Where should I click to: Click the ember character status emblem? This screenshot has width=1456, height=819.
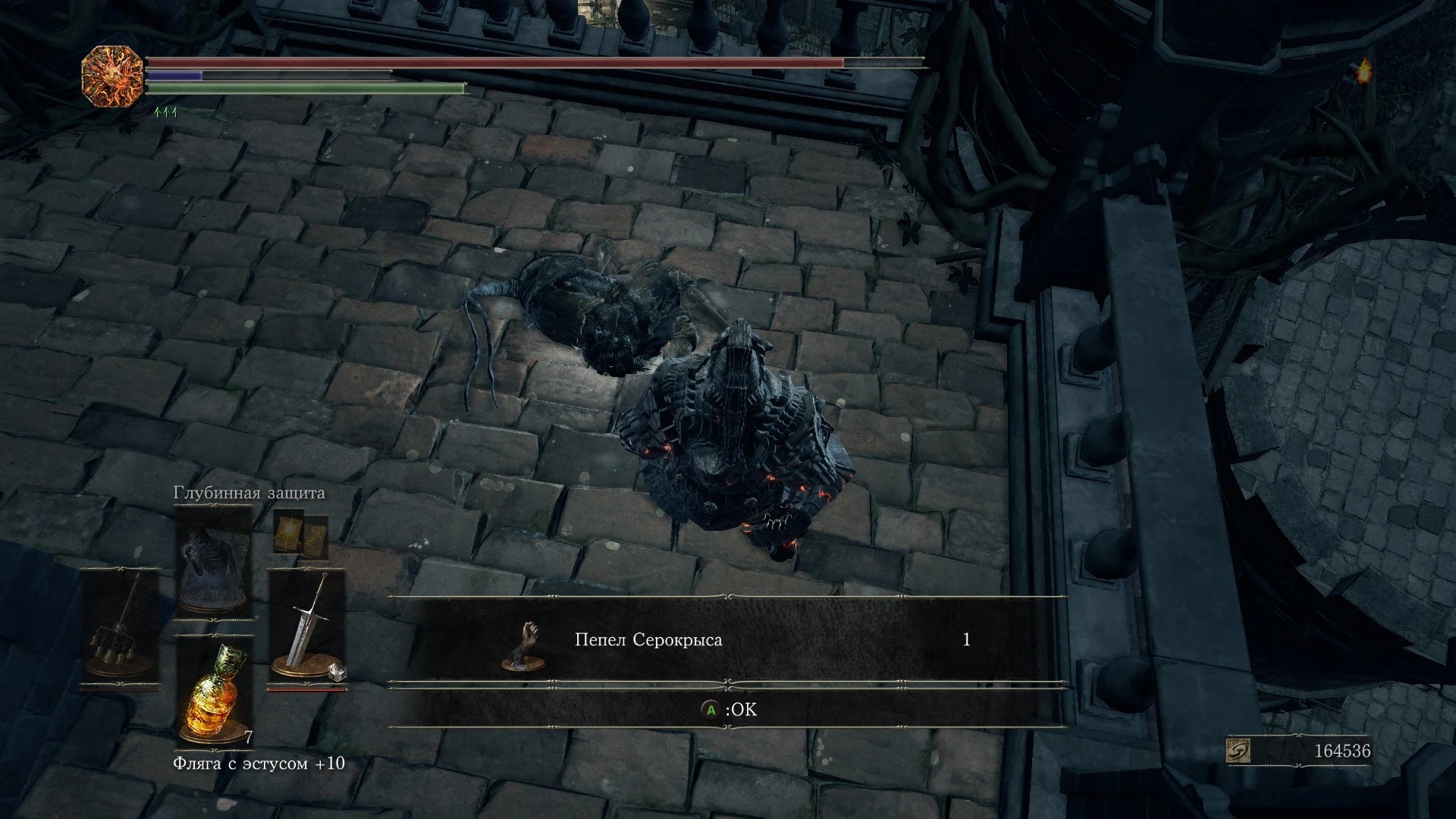(x=112, y=76)
